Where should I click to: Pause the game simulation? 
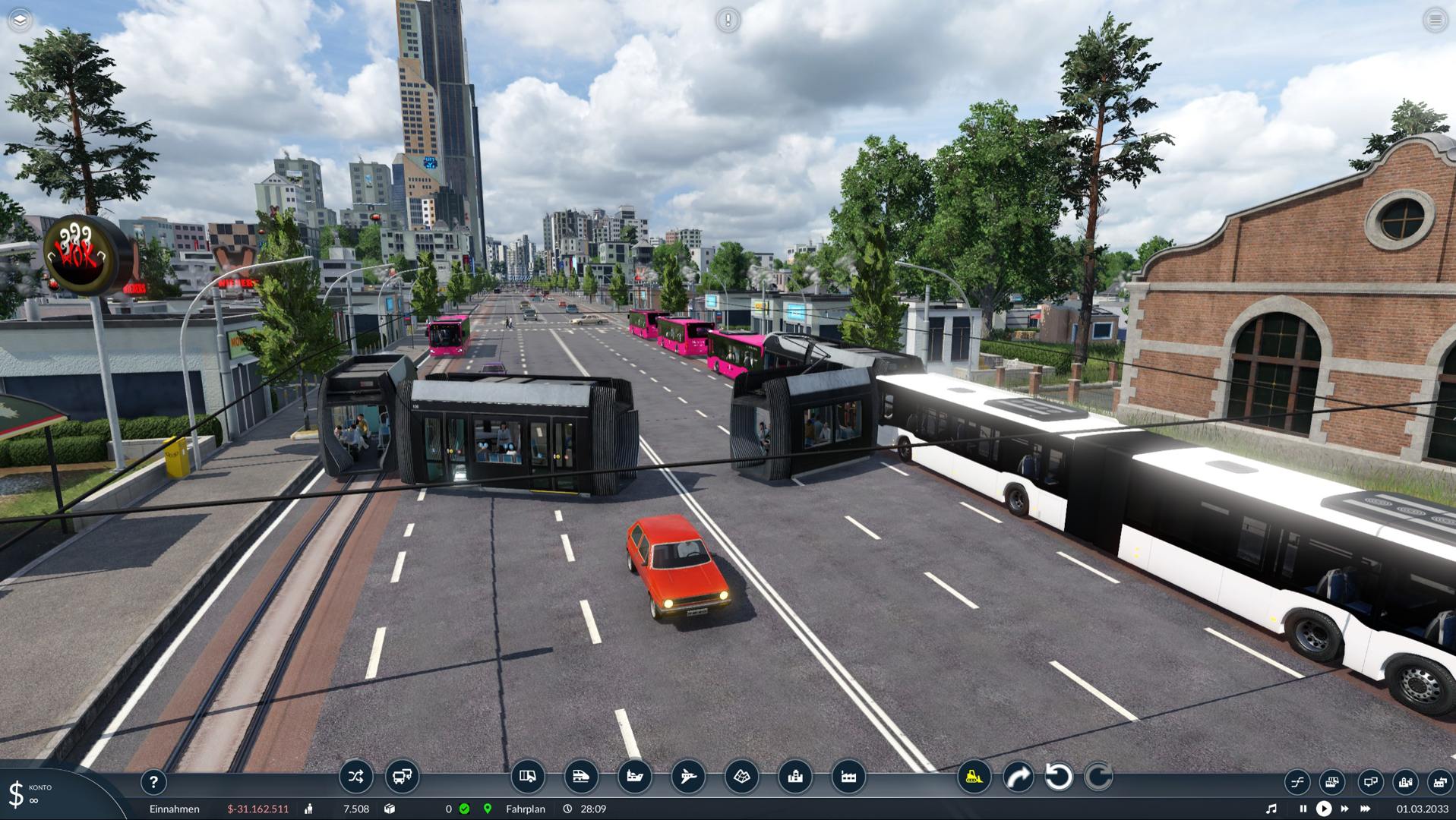1303,809
